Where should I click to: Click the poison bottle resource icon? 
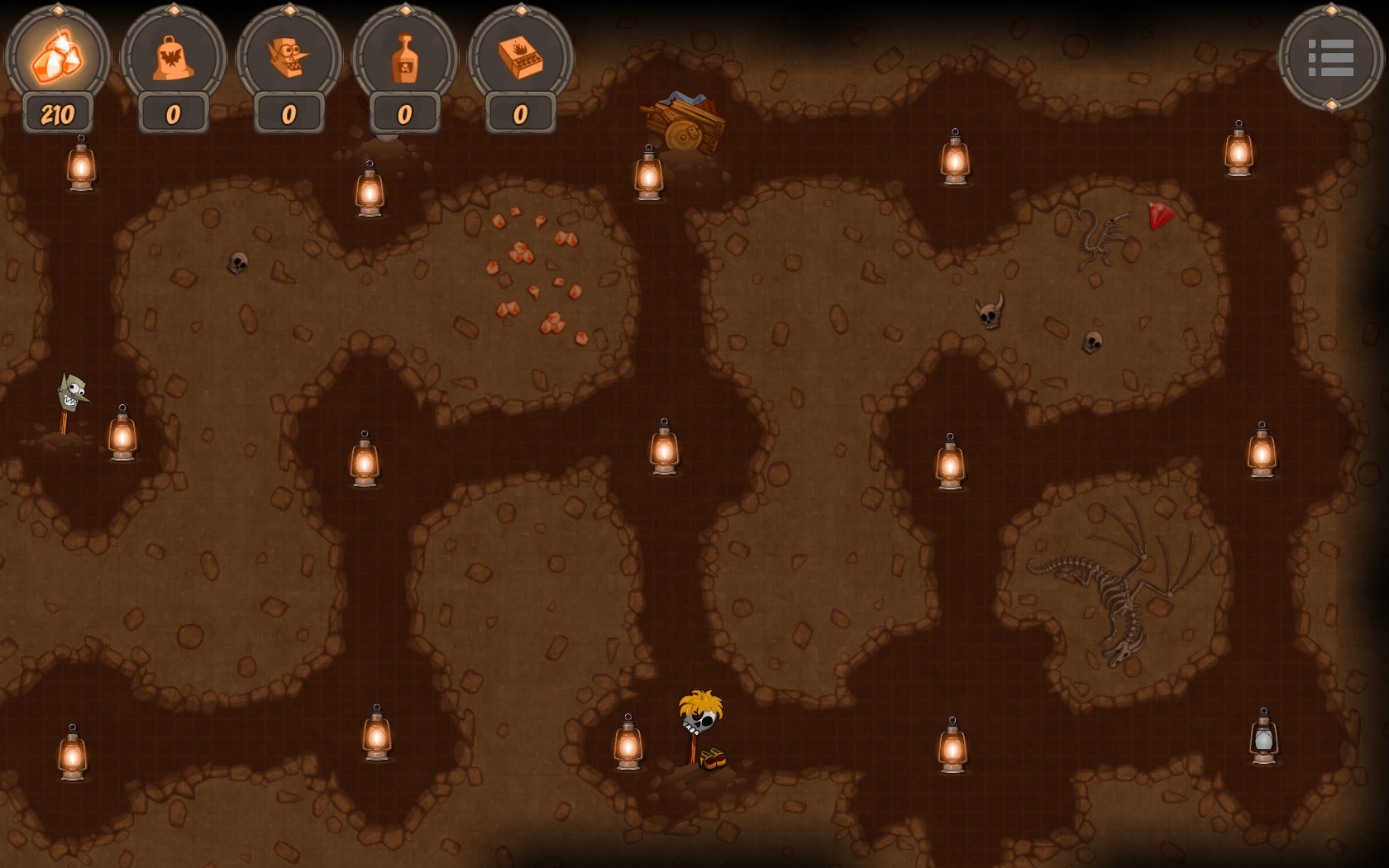pos(403,56)
